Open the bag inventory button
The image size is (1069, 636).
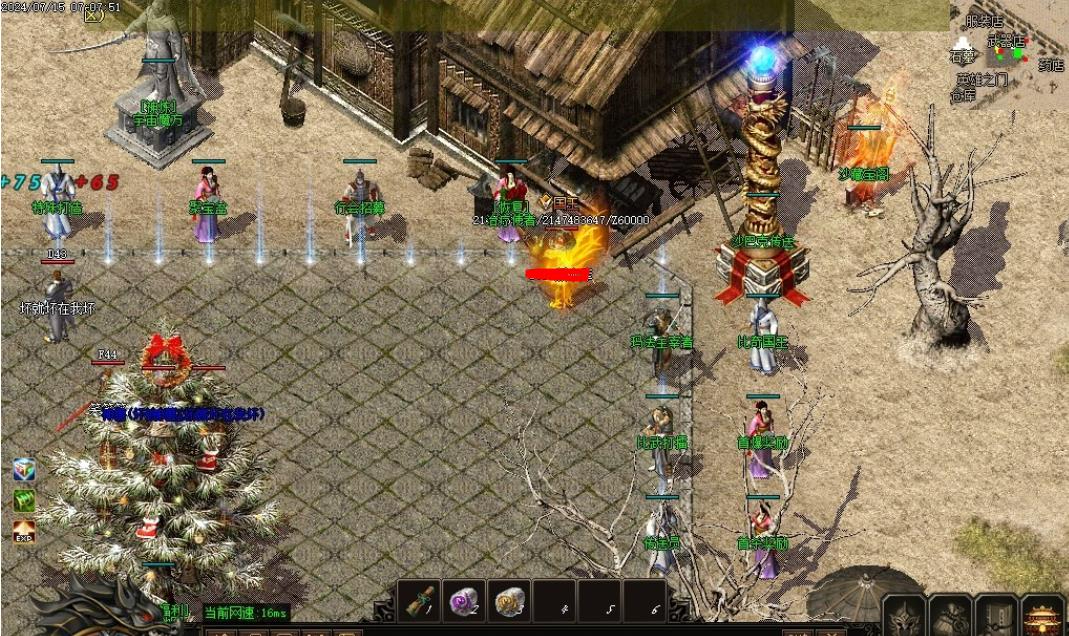949,616
